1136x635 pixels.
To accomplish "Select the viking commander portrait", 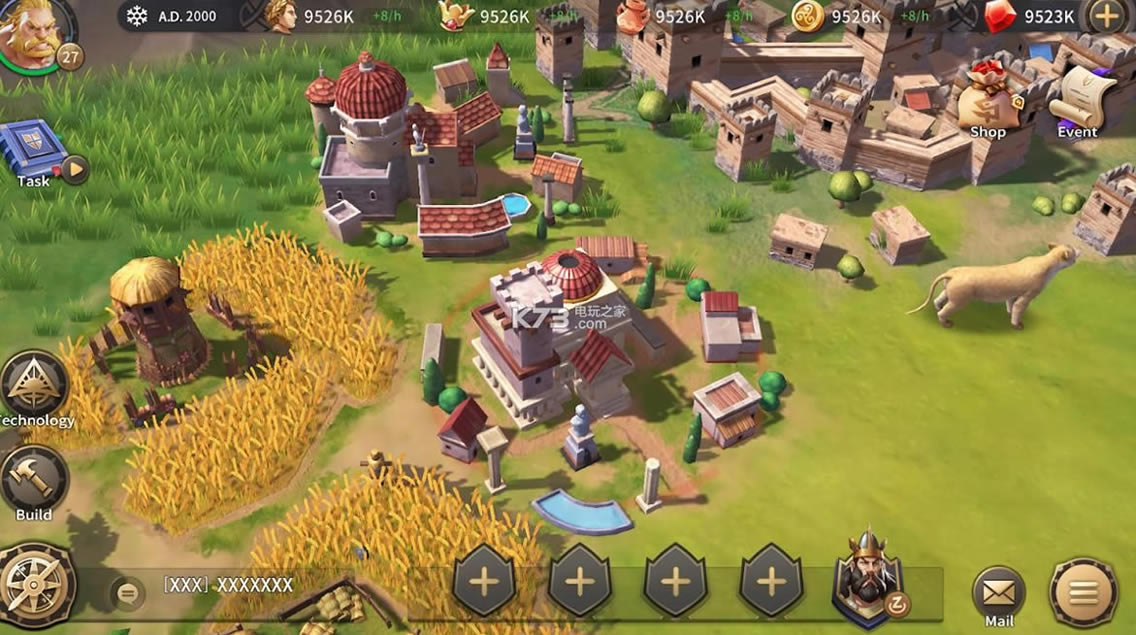I will tap(866, 578).
